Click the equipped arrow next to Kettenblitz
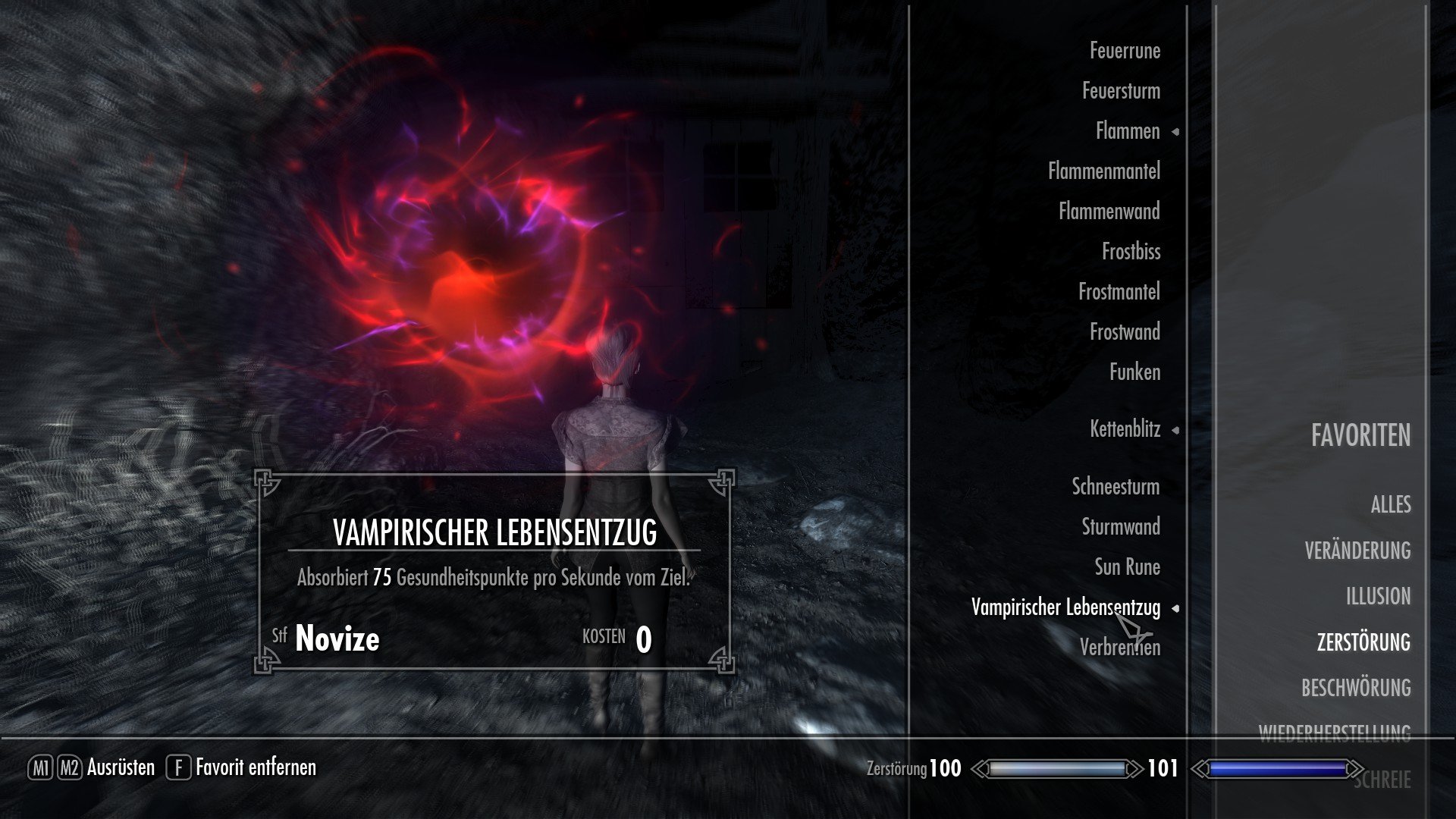This screenshot has width=1456, height=819. point(1177,429)
